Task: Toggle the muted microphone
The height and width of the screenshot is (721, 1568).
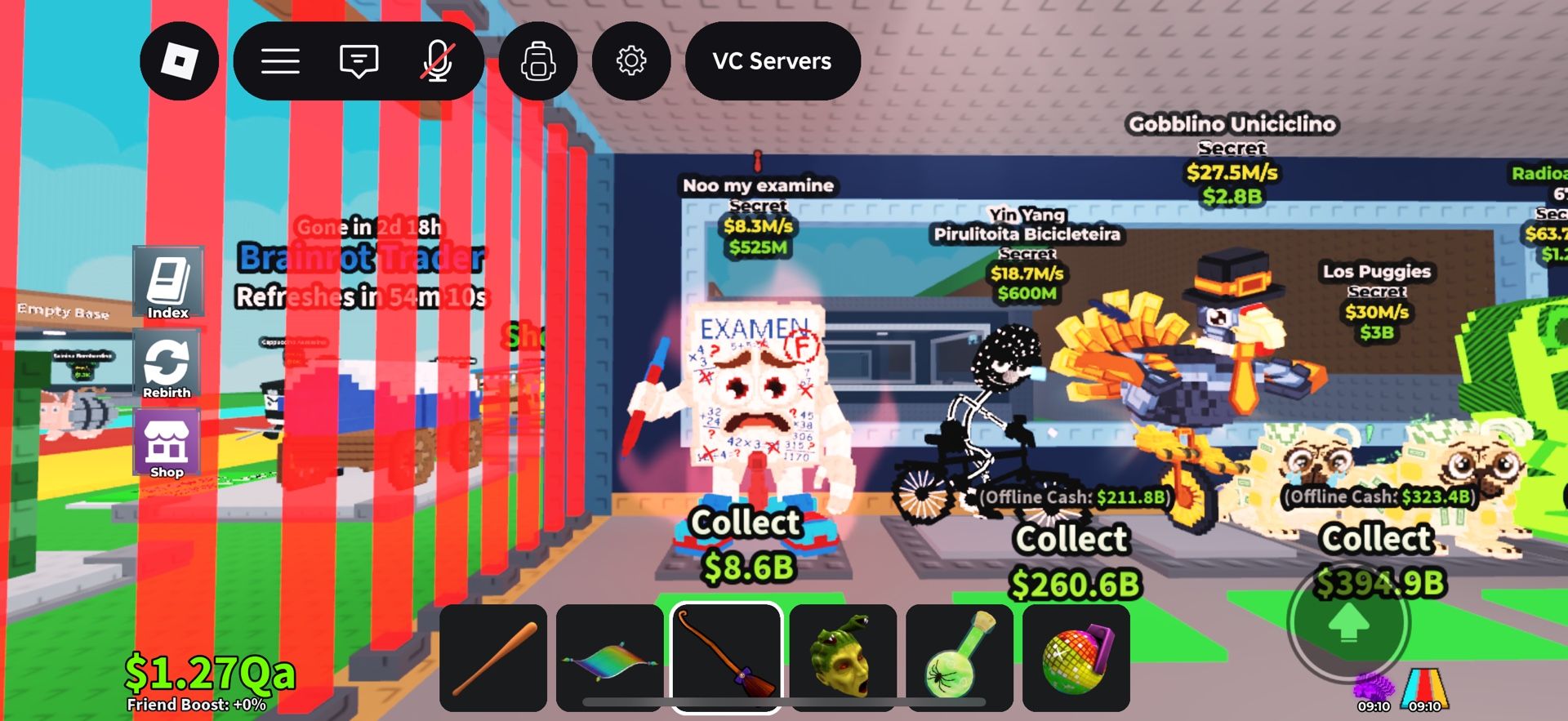Action: pyautogui.click(x=438, y=61)
